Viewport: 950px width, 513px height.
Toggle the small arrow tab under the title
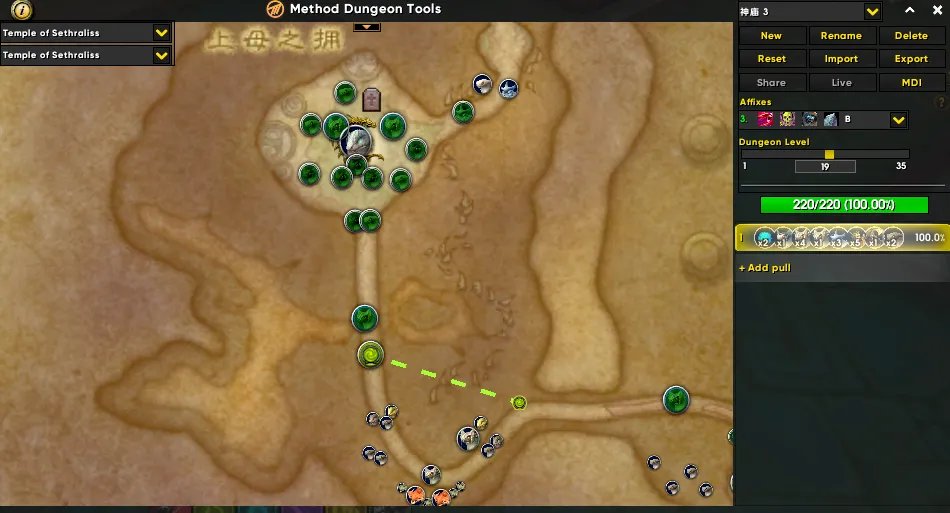coord(367,25)
